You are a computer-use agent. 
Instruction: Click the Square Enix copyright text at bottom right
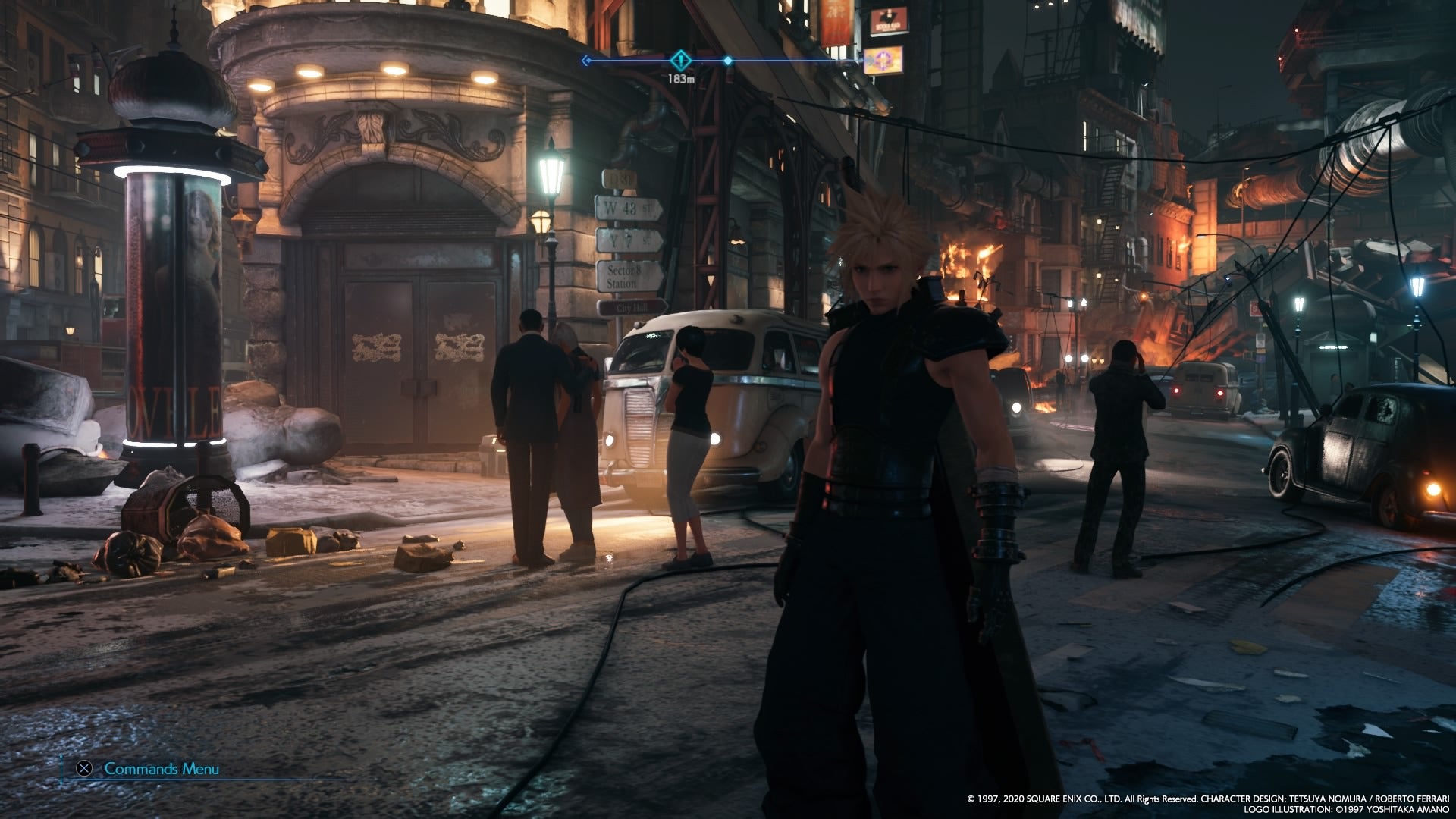pyautogui.click(x=1206, y=798)
